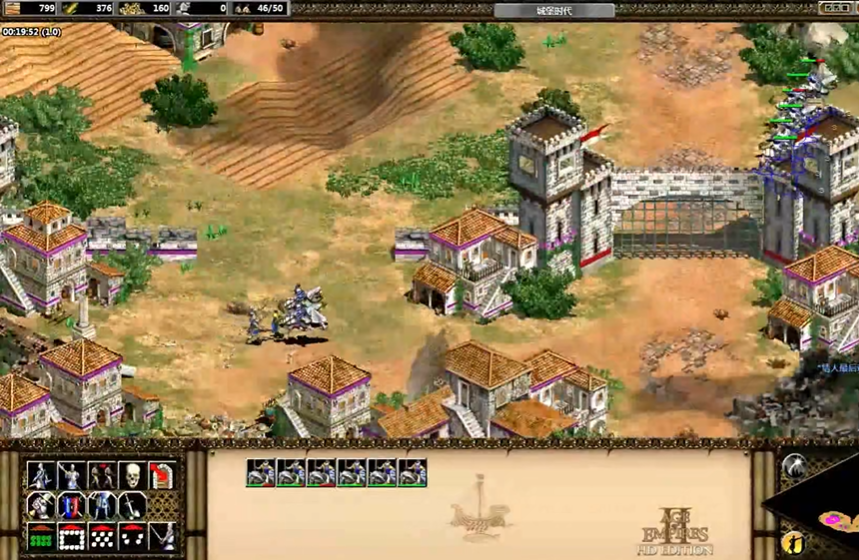Image resolution: width=859 pixels, height=560 pixels.
Task: Click the idle villager button beside the minimap
Action: click(x=793, y=541)
